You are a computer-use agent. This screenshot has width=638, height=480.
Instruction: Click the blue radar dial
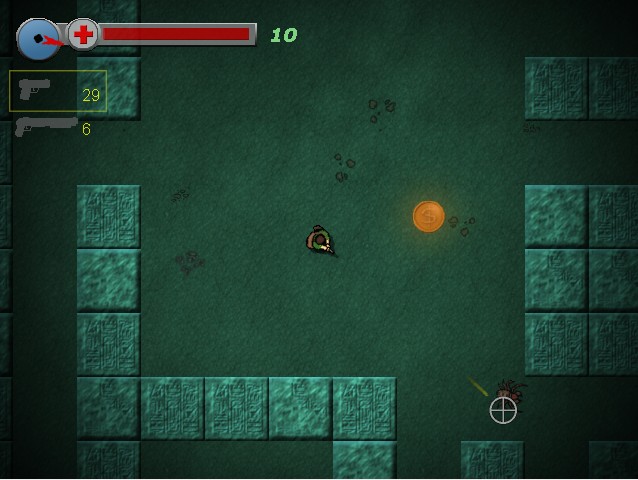pos(38,38)
